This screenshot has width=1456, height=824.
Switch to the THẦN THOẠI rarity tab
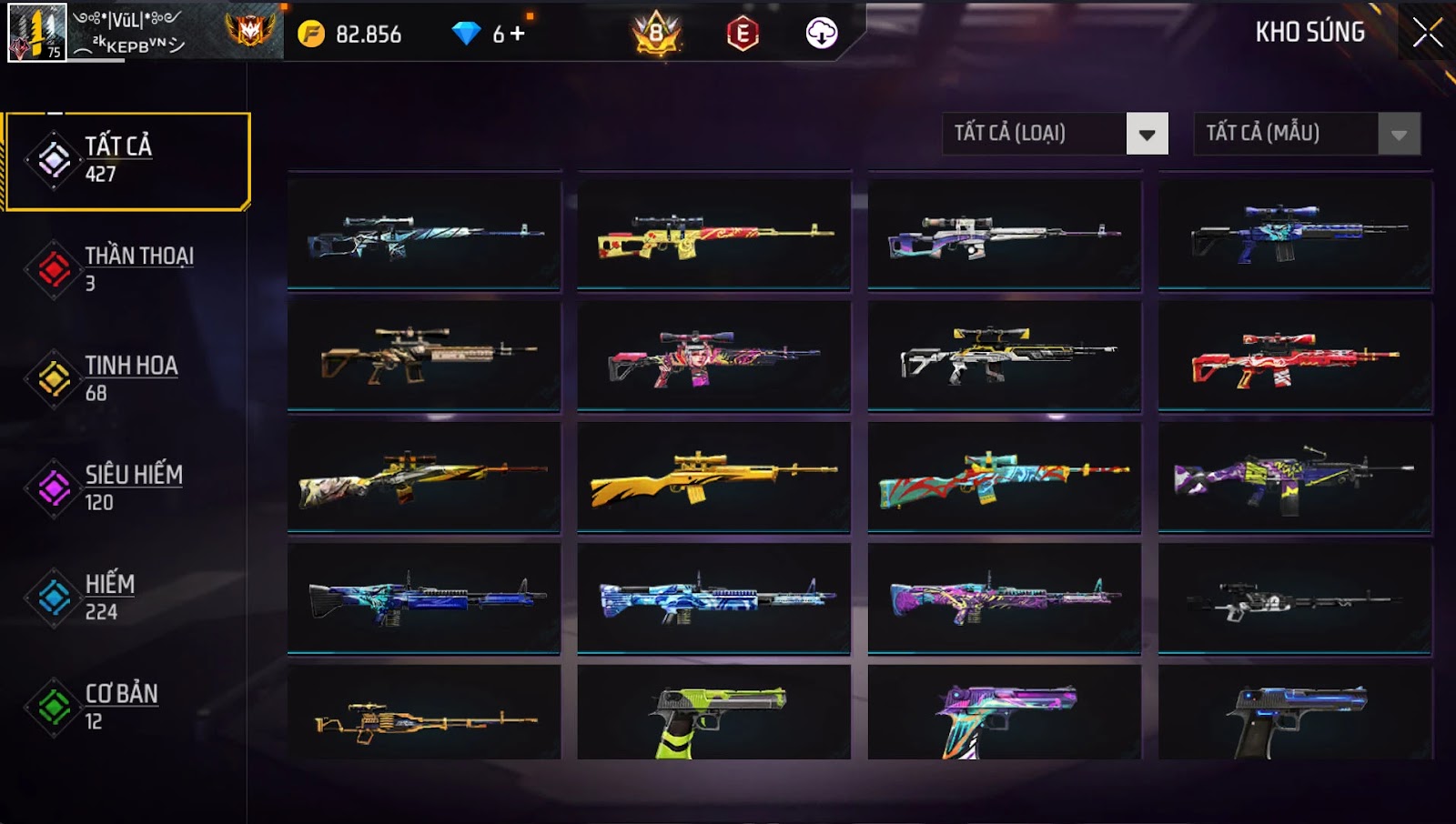point(127,269)
